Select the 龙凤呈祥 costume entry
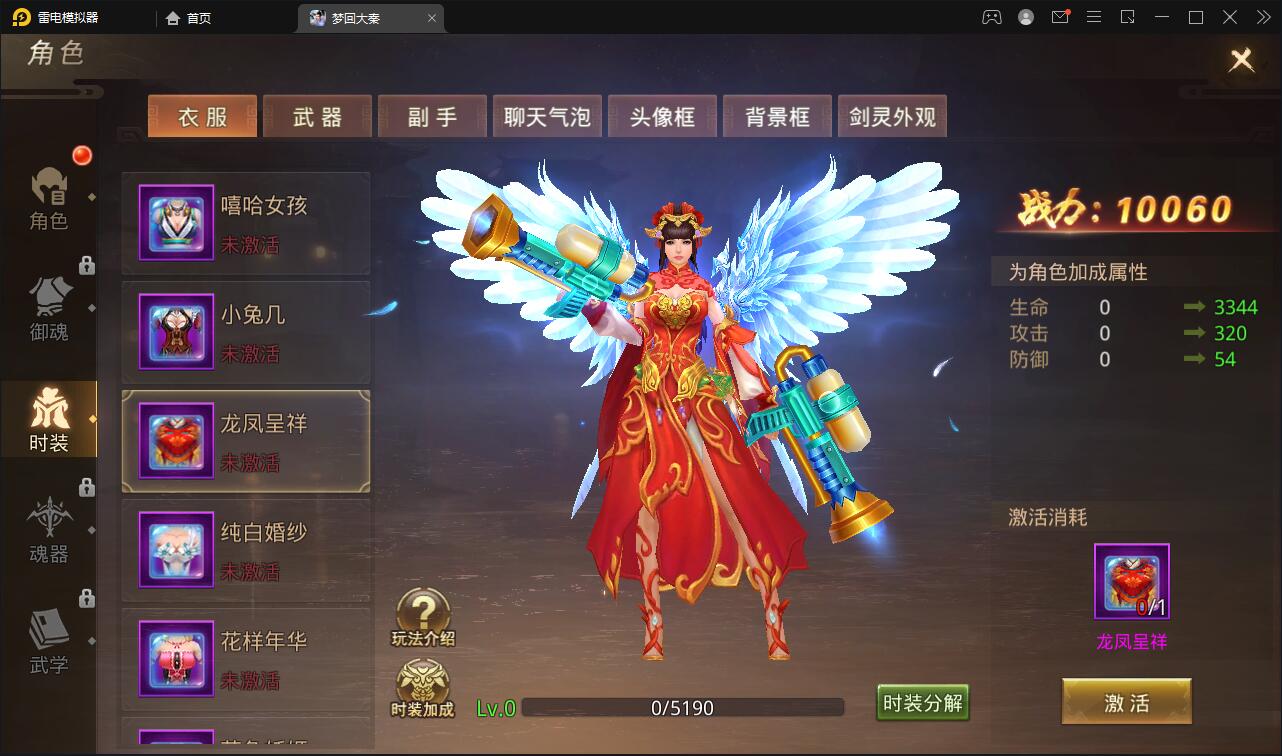The width and height of the screenshot is (1282, 756). click(246, 440)
